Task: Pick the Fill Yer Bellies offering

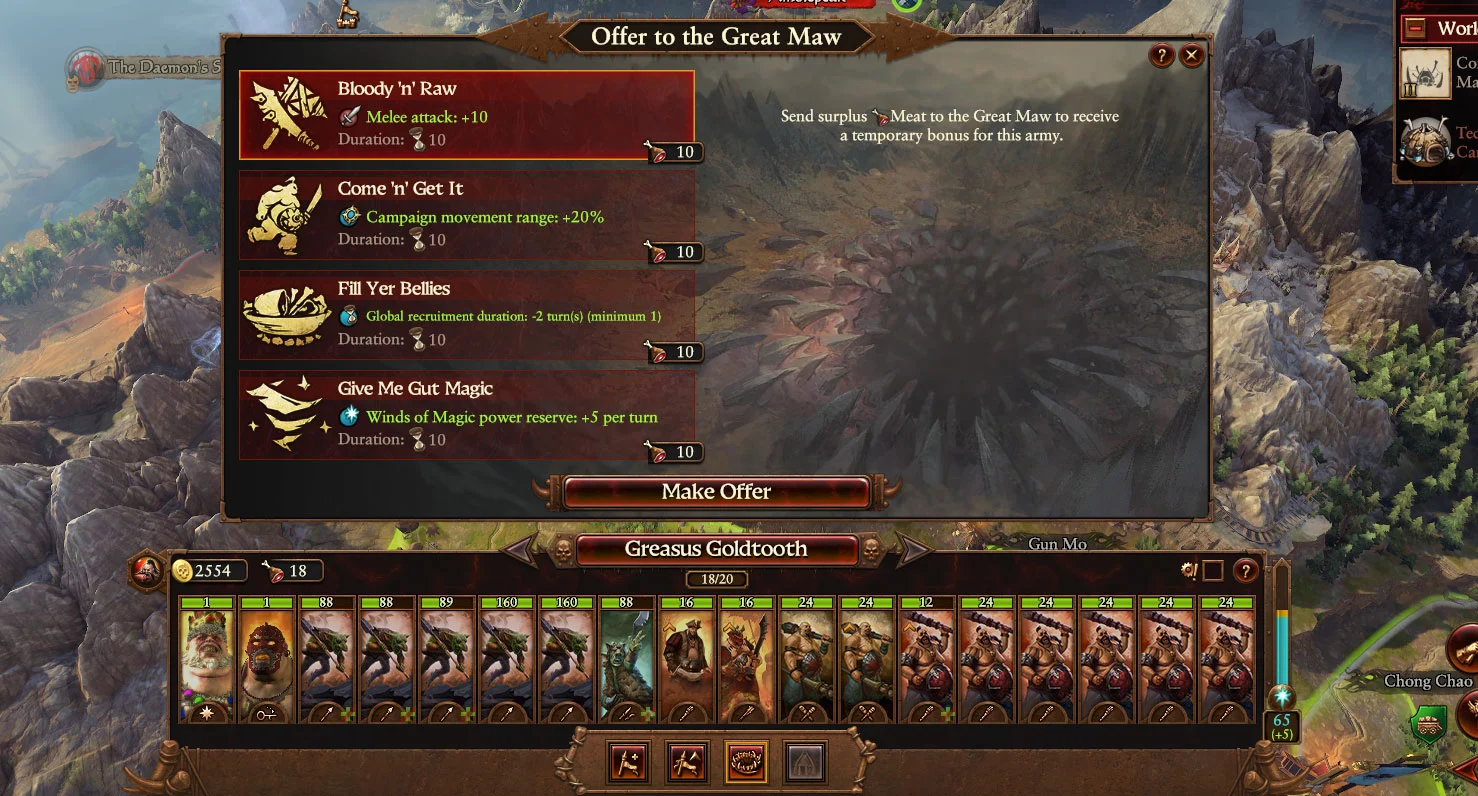Action: click(466, 315)
